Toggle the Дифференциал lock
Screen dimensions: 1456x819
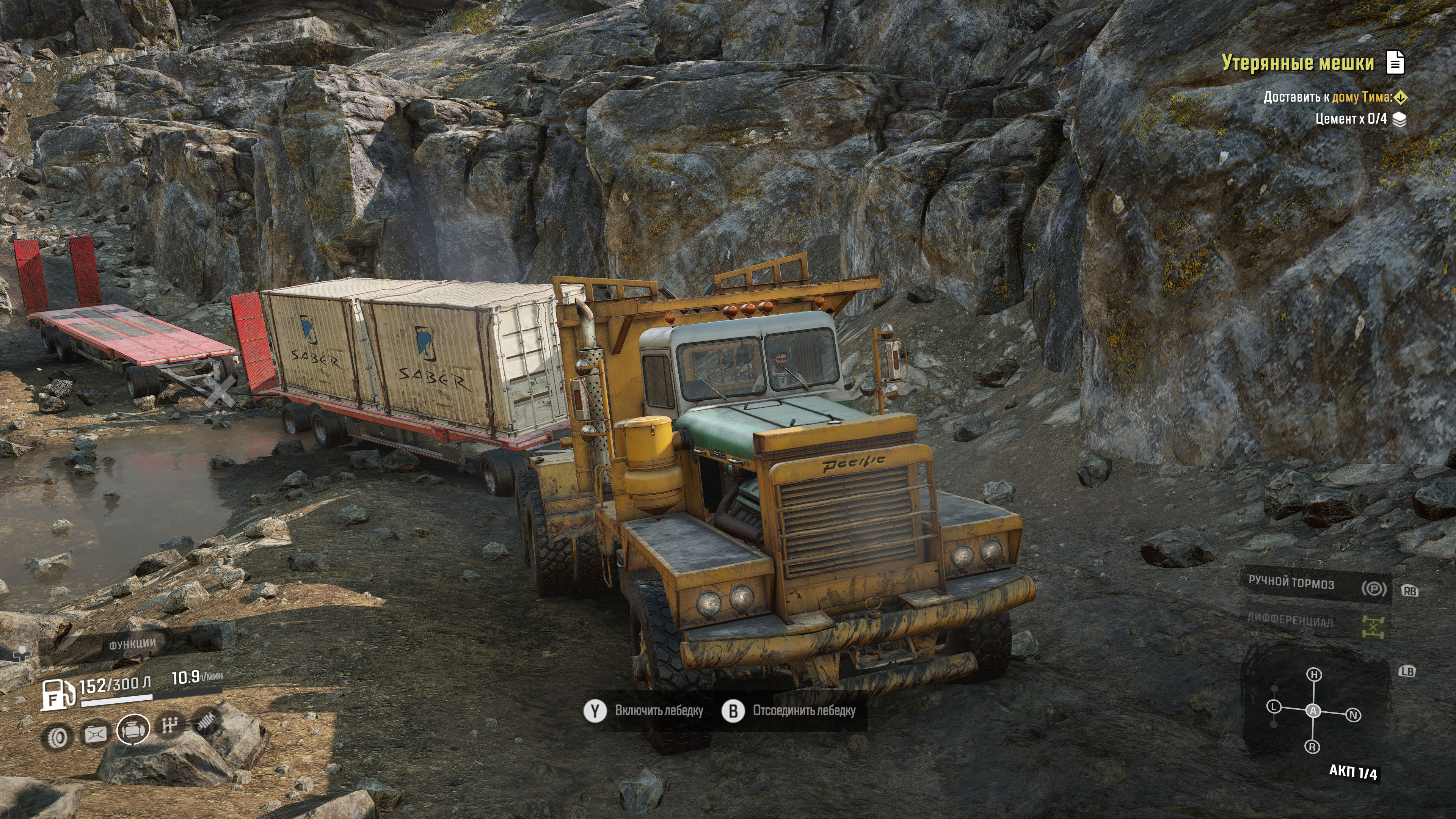point(1373,626)
